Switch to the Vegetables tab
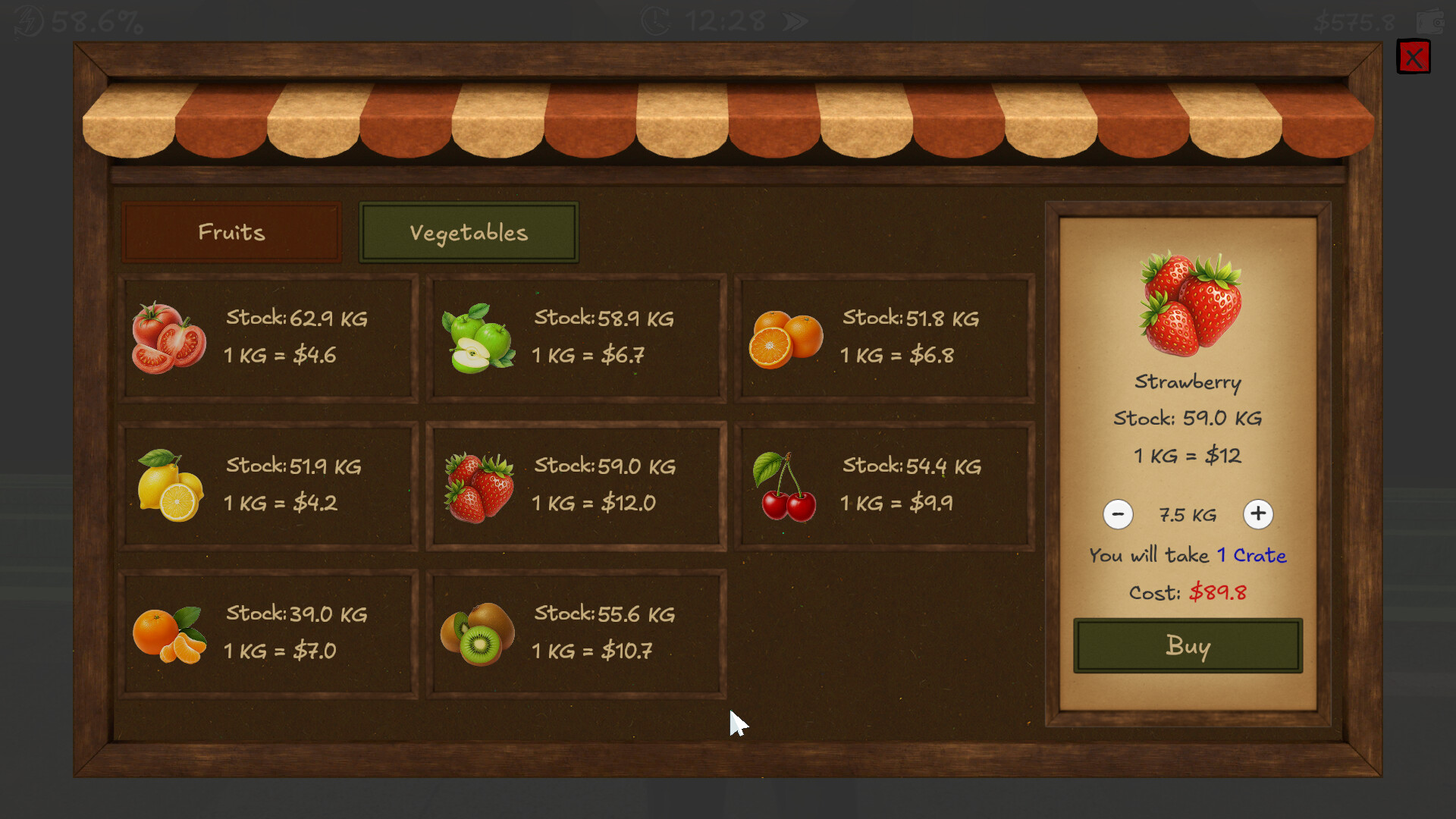Image resolution: width=1456 pixels, height=819 pixels. (x=469, y=233)
